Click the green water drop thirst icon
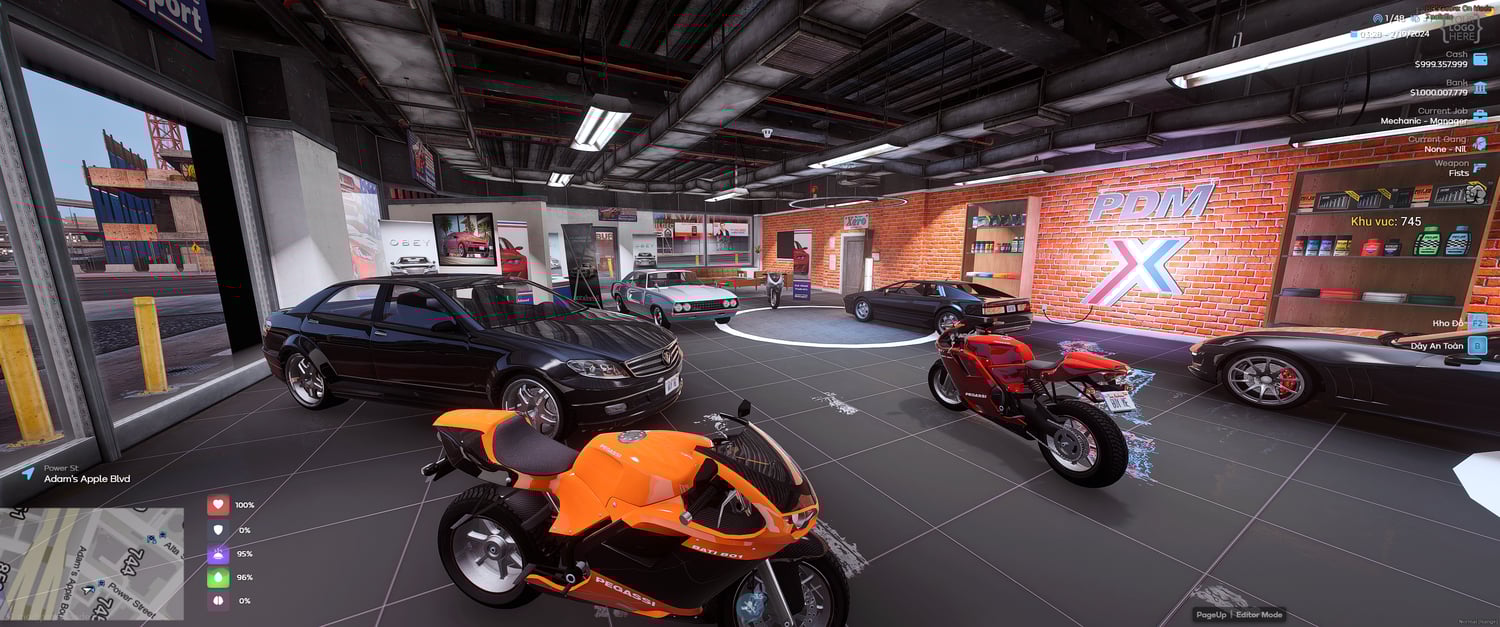 click(218, 578)
